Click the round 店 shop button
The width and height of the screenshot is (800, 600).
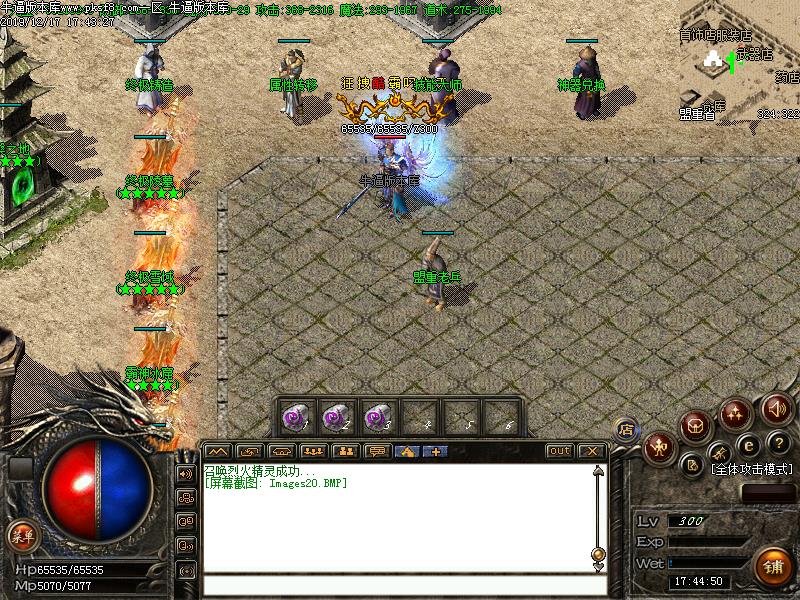[627, 430]
